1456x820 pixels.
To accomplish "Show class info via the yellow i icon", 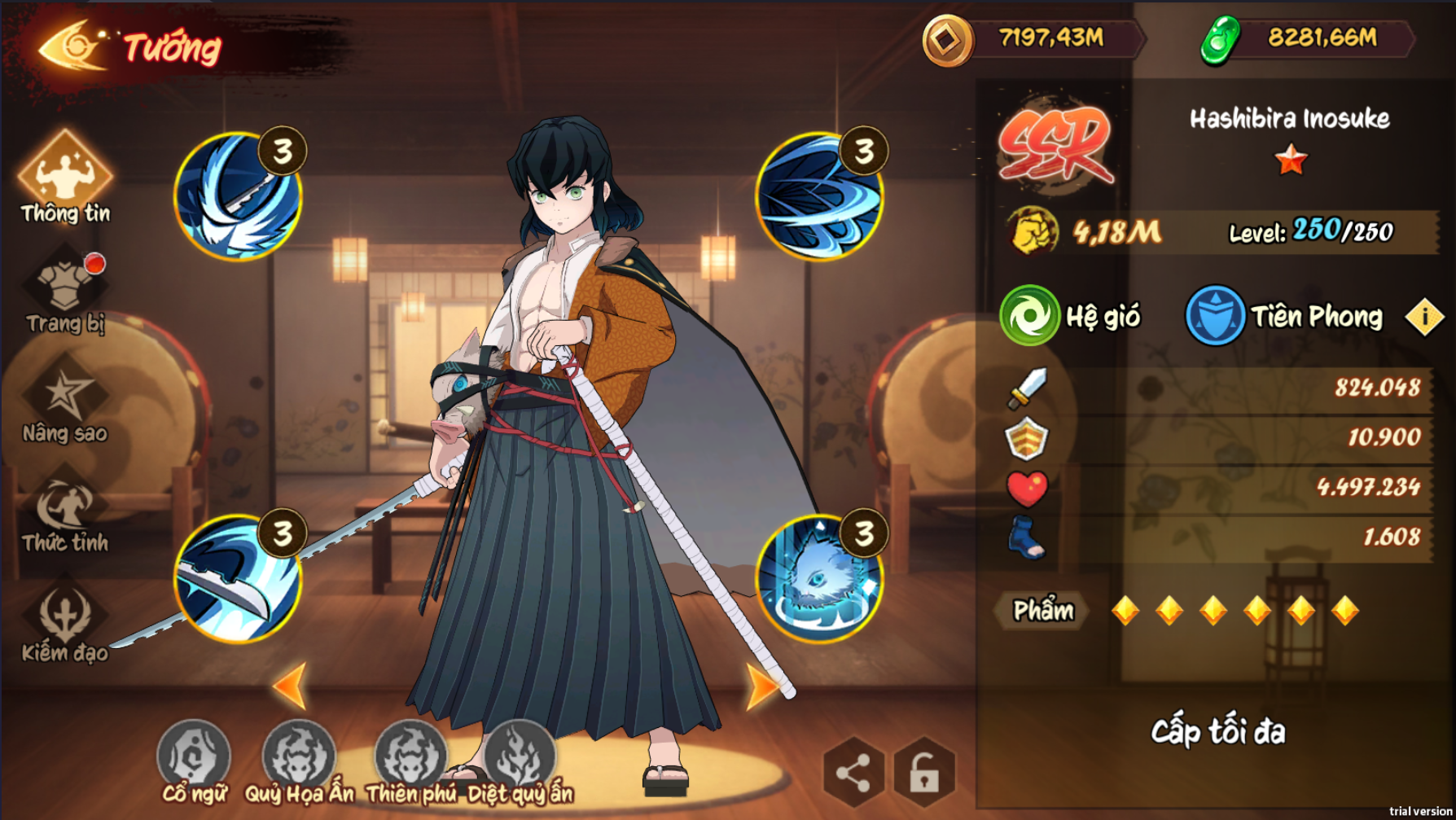I will point(1424,317).
